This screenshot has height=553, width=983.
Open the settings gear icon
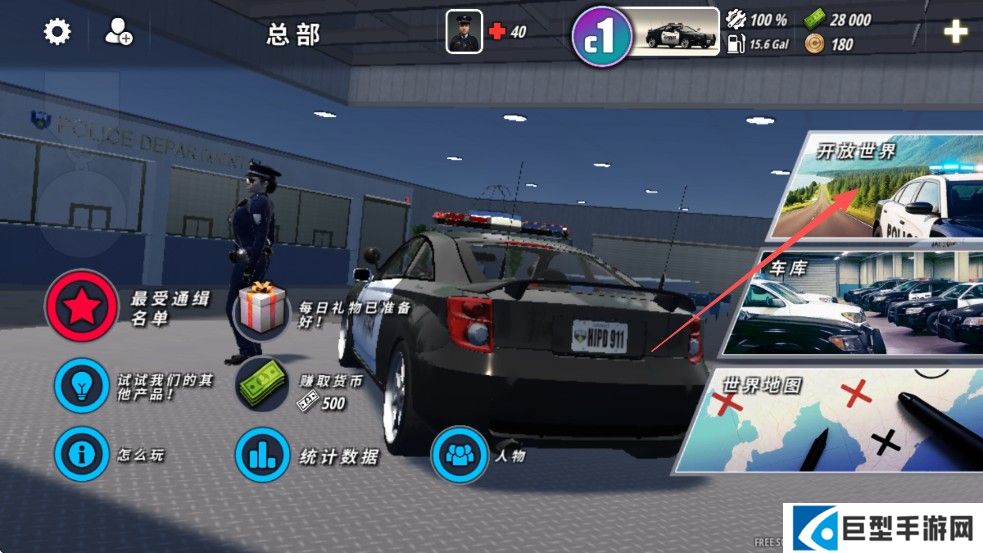57,32
